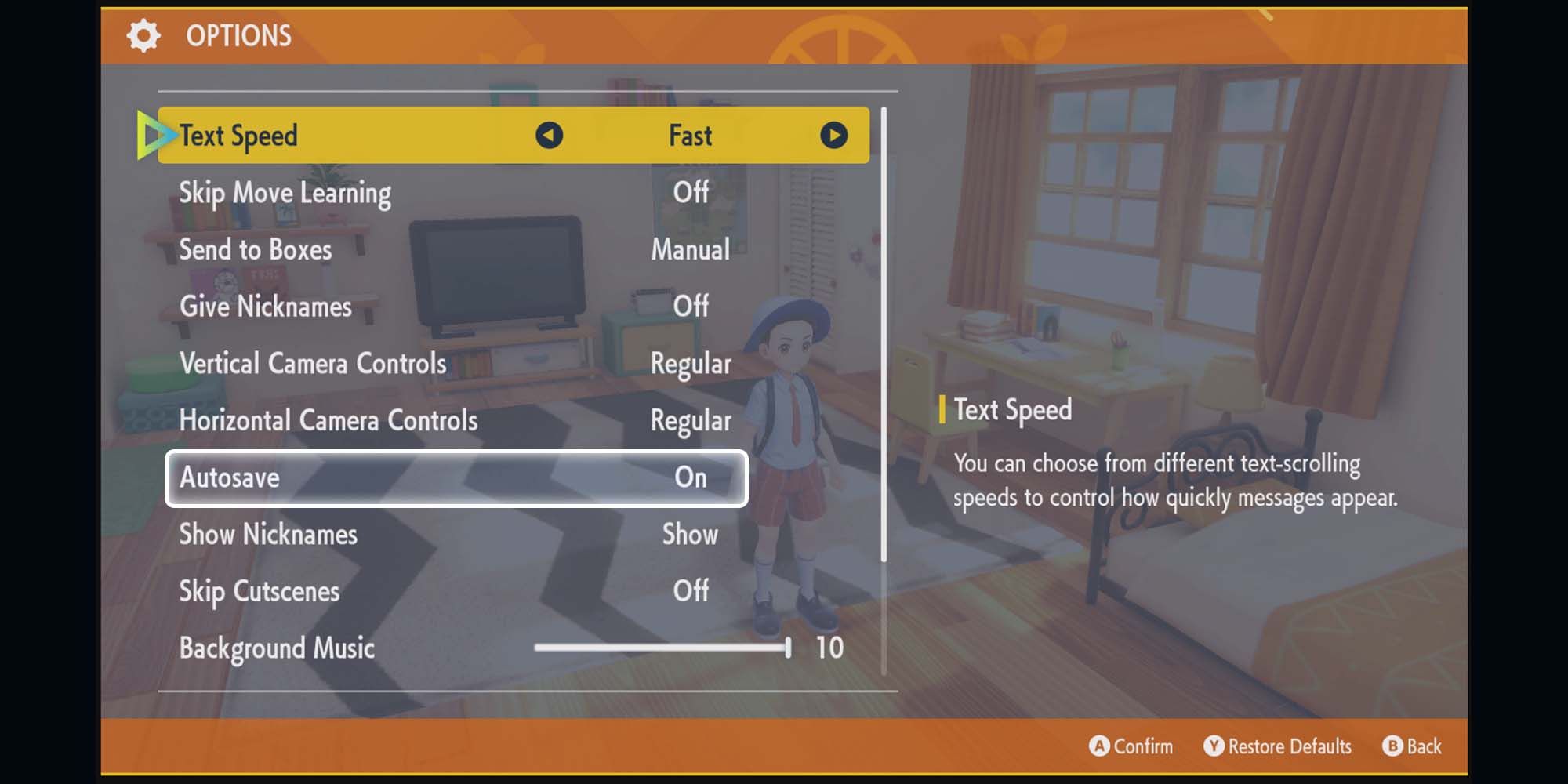Click the A Confirm button icon
1568x784 pixels.
click(1099, 746)
